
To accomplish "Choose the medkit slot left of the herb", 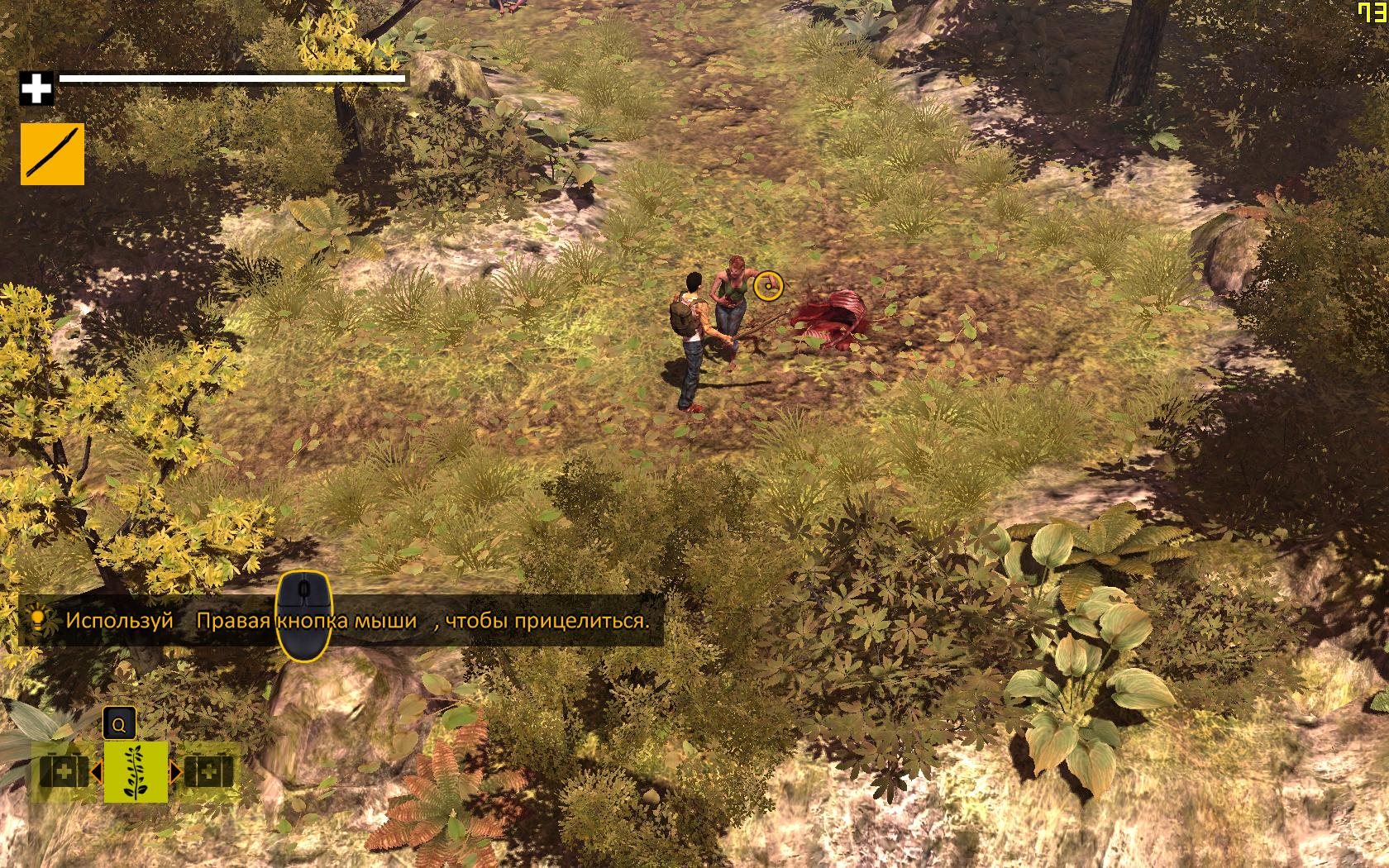I will point(64,773).
